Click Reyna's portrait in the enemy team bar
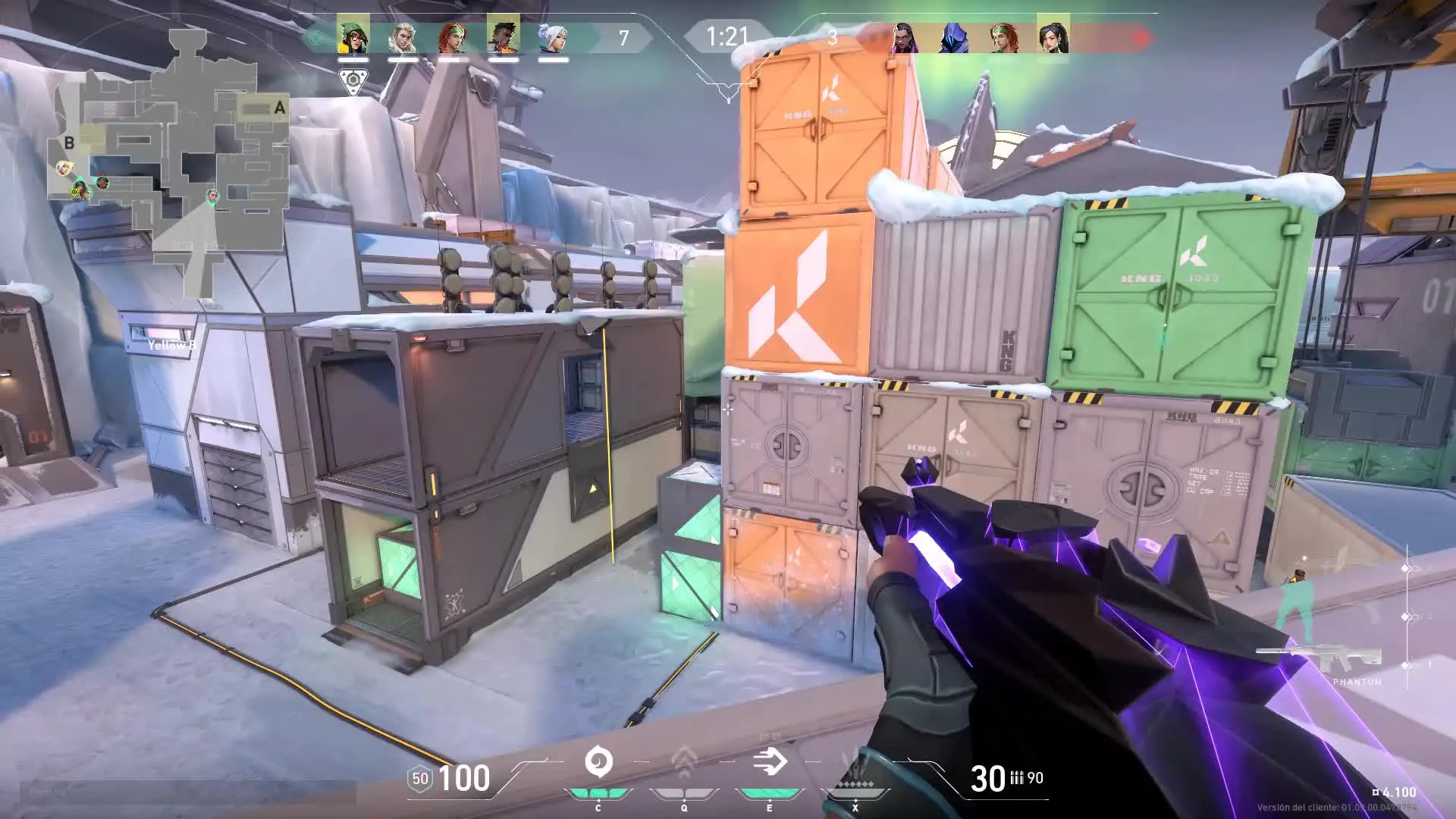 coord(903,36)
